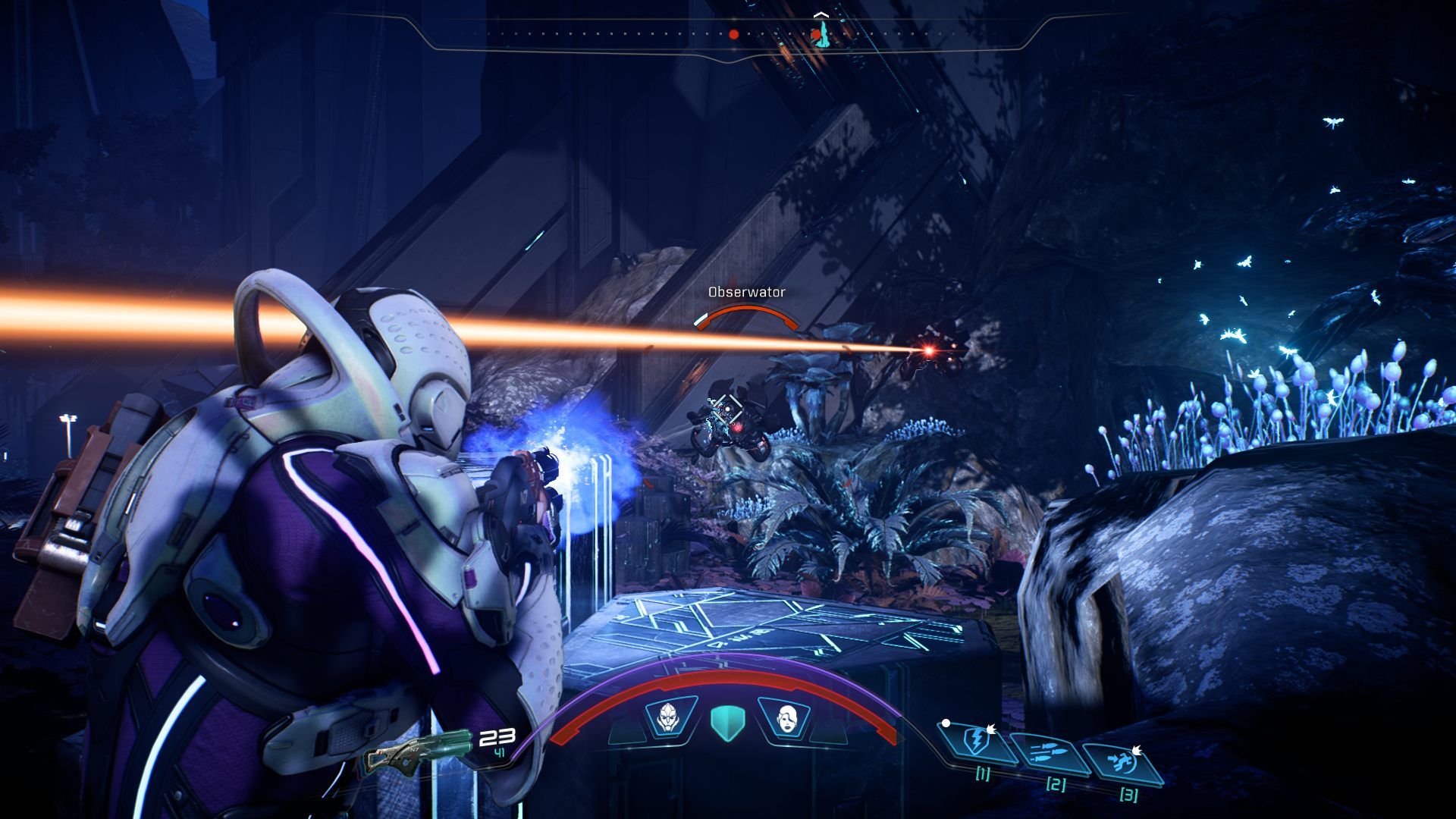Trigger the running figure ability in slot 3
Image resolution: width=1456 pixels, height=819 pixels.
coord(1122,763)
